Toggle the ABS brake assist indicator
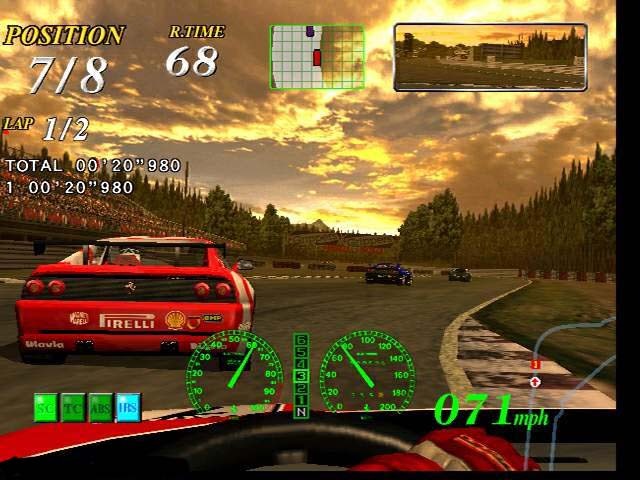Image resolution: width=640 pixels, height=480 pixels. [100, 407]
